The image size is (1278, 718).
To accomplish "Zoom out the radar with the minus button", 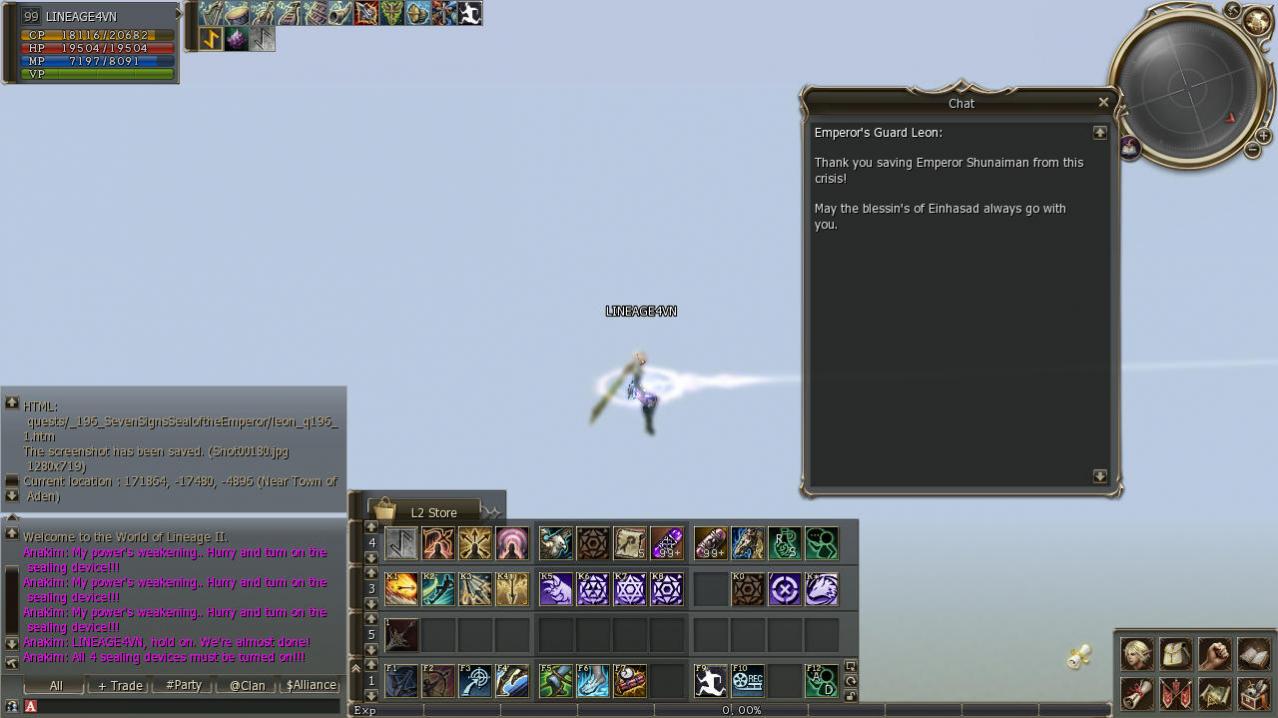I will [x=1251, y=150].
